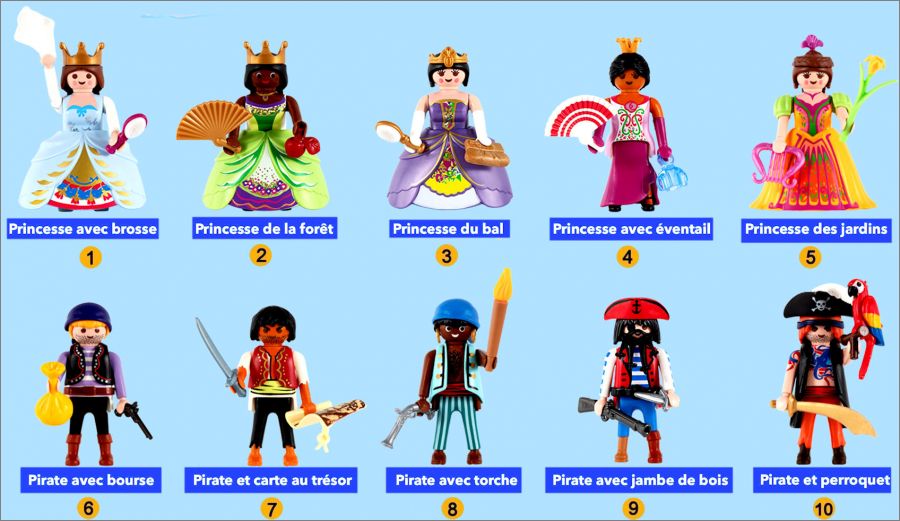Select the yellow number 4 badge
900x521 pixels.
[627, 257]
